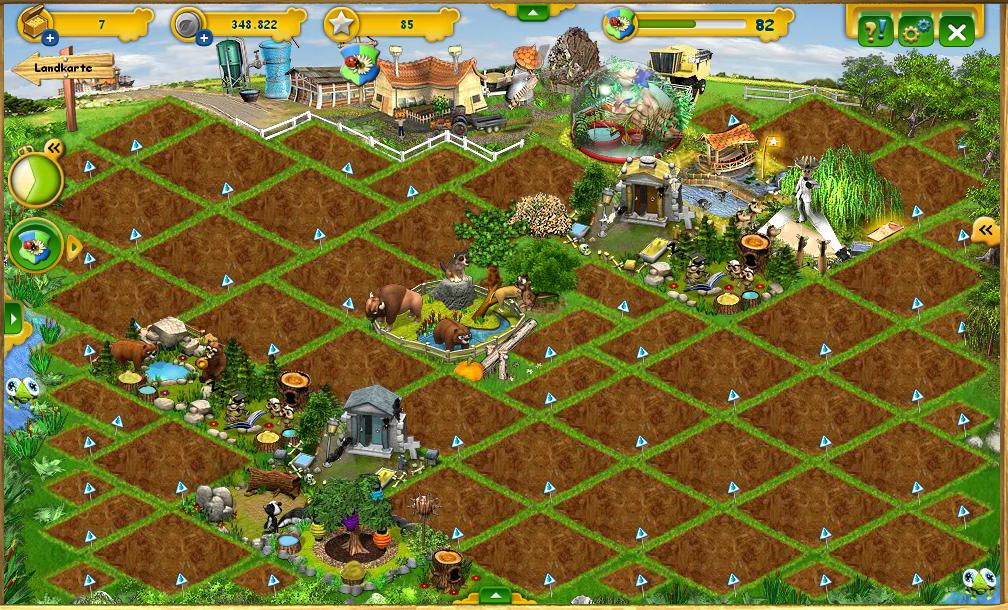This screenshot has height=610, width=1008.
Task: Click the star points icon
Action: pos(341,25)
